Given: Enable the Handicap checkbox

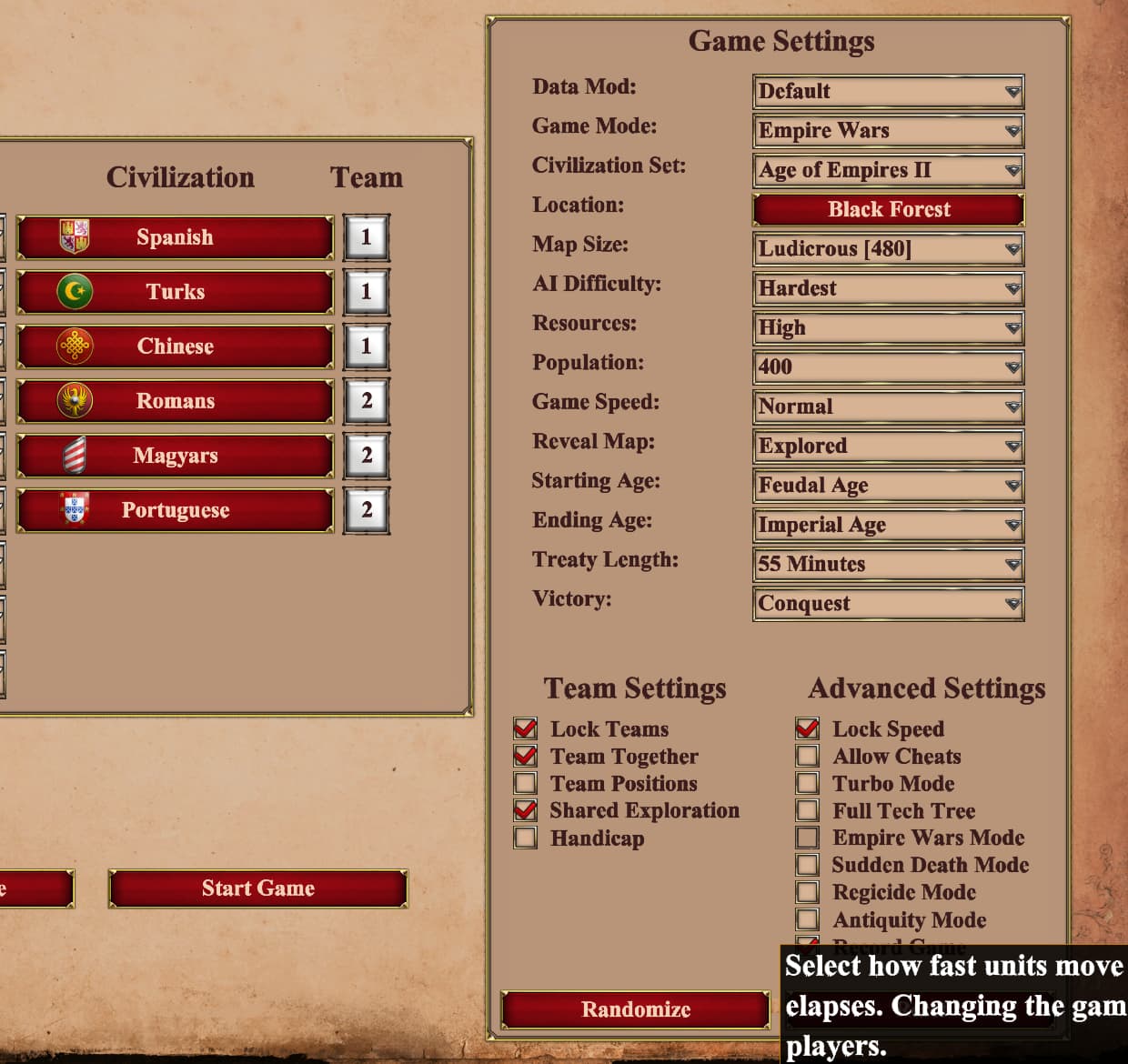Looking at the screenshot, I should click(526, 838).
